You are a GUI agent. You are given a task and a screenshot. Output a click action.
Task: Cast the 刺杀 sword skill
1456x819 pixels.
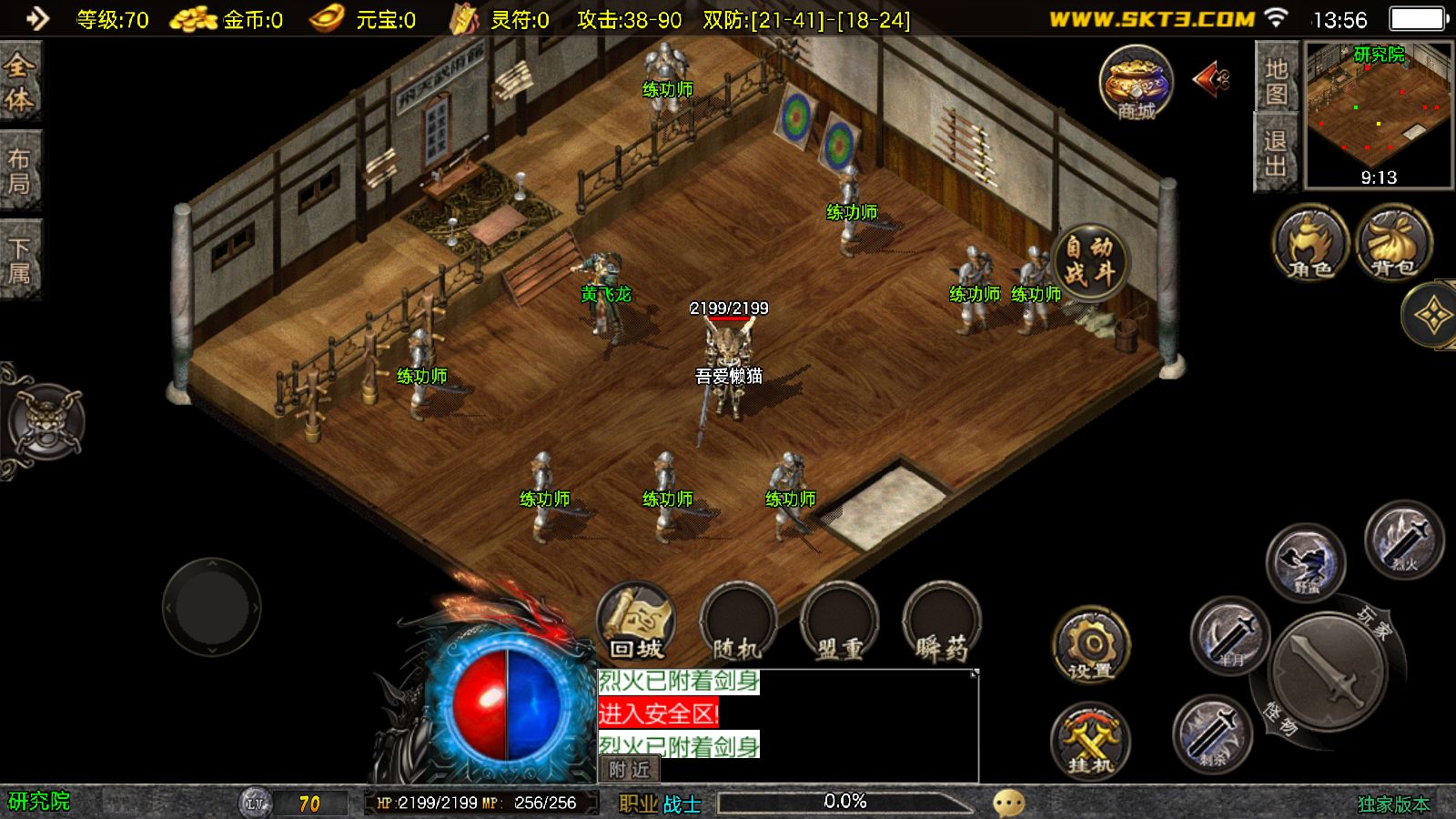point(1212,733)
